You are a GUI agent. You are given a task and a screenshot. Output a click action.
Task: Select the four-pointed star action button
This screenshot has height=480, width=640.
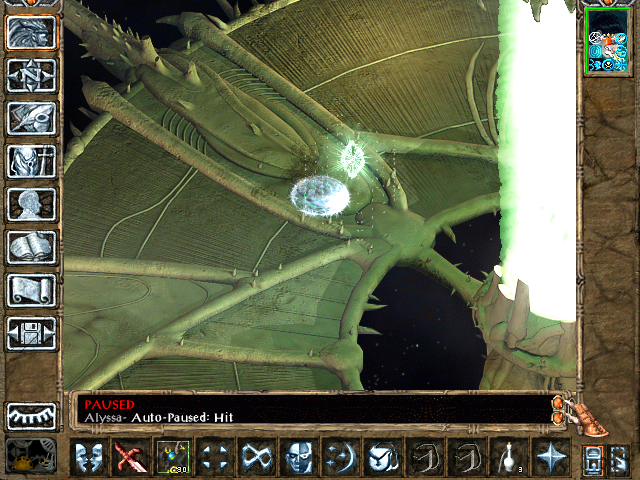tap(549, 458)
